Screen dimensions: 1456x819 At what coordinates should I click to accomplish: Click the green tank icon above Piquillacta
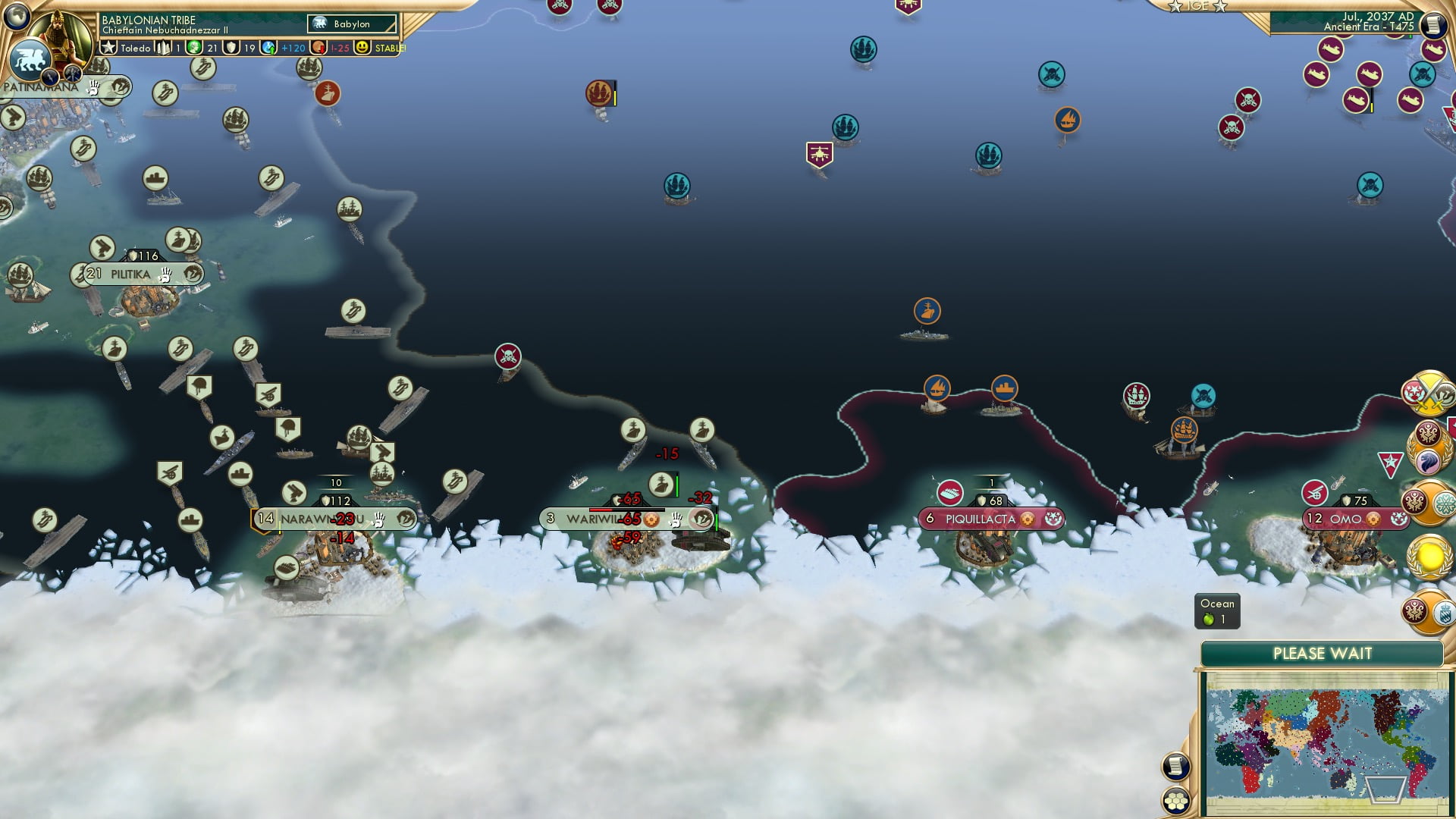pyautogui.click(x=950, y=491)
